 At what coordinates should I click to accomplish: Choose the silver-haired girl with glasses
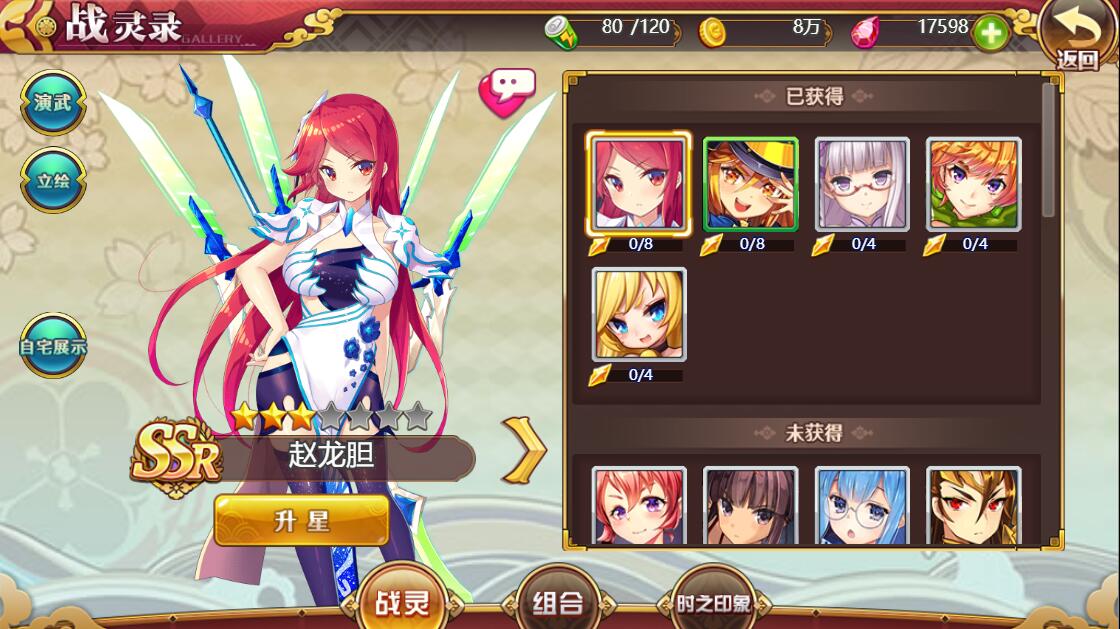tap(862, 184)
